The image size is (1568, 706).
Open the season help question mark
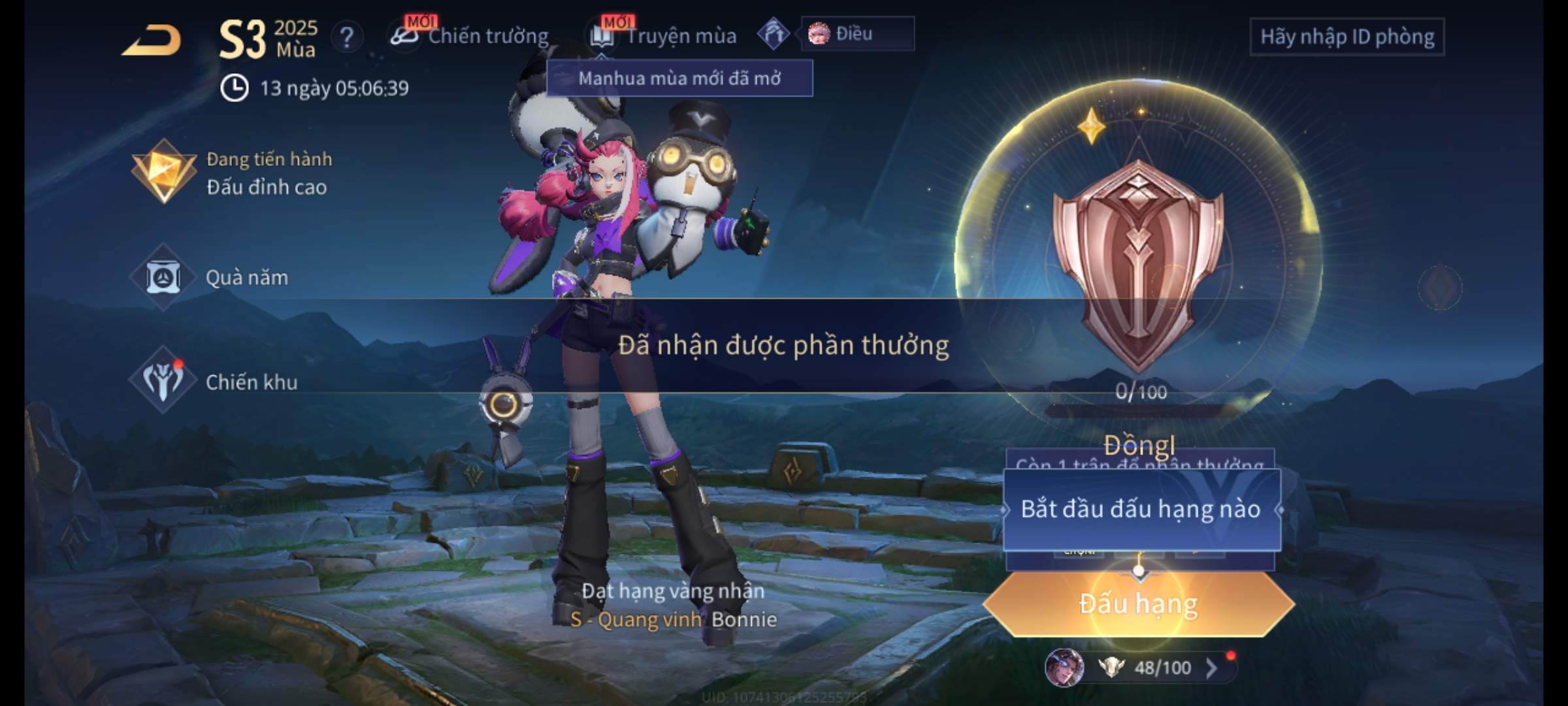coord(346,37)
